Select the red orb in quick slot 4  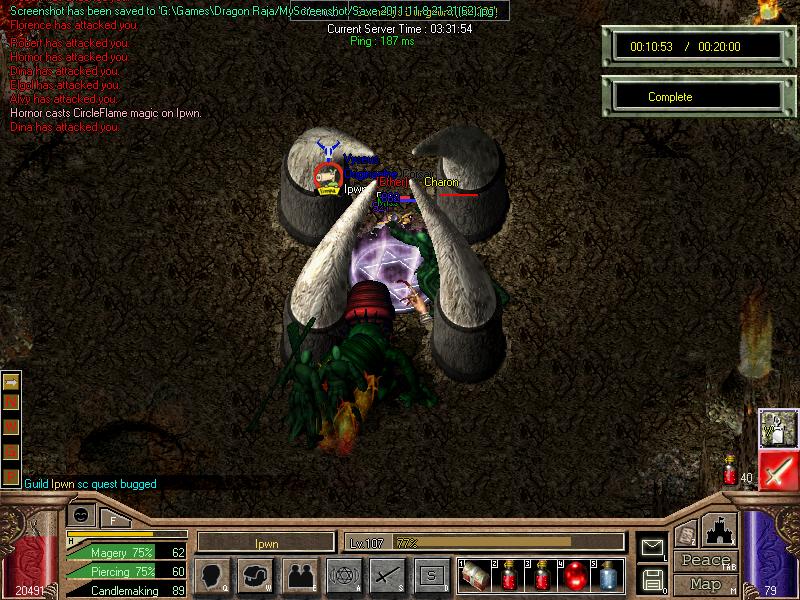(x=574, y=576)
